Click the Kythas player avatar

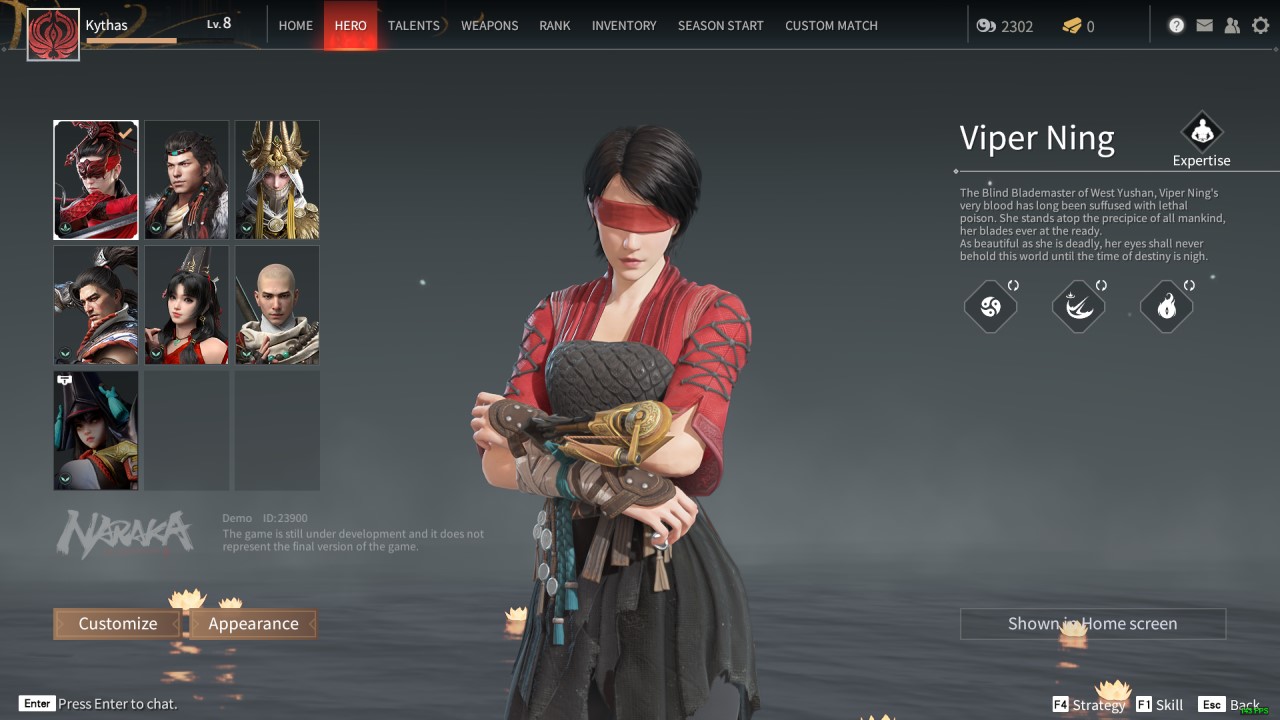[53, 35]
